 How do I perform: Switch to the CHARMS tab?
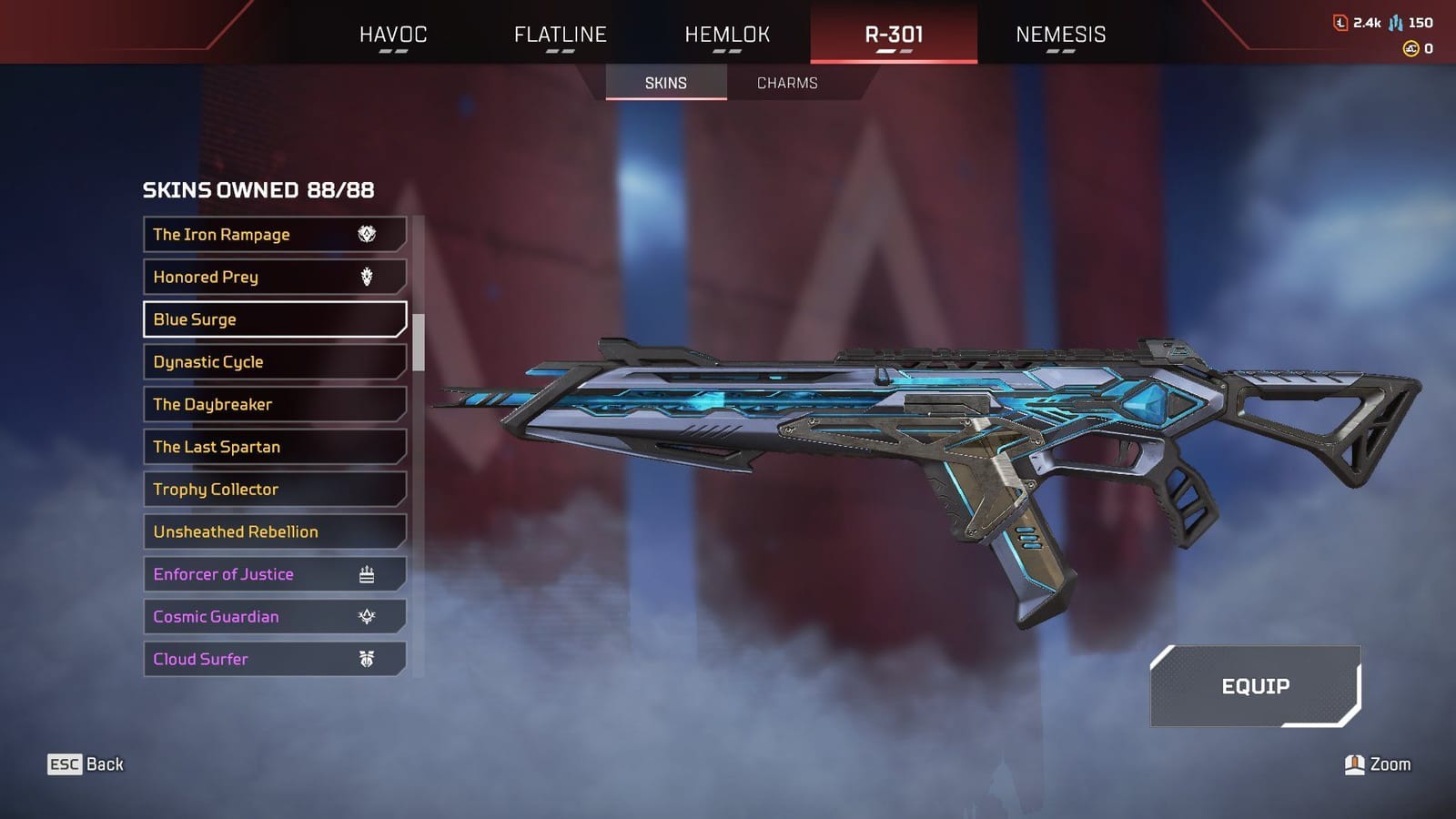[x=786, y=83]
